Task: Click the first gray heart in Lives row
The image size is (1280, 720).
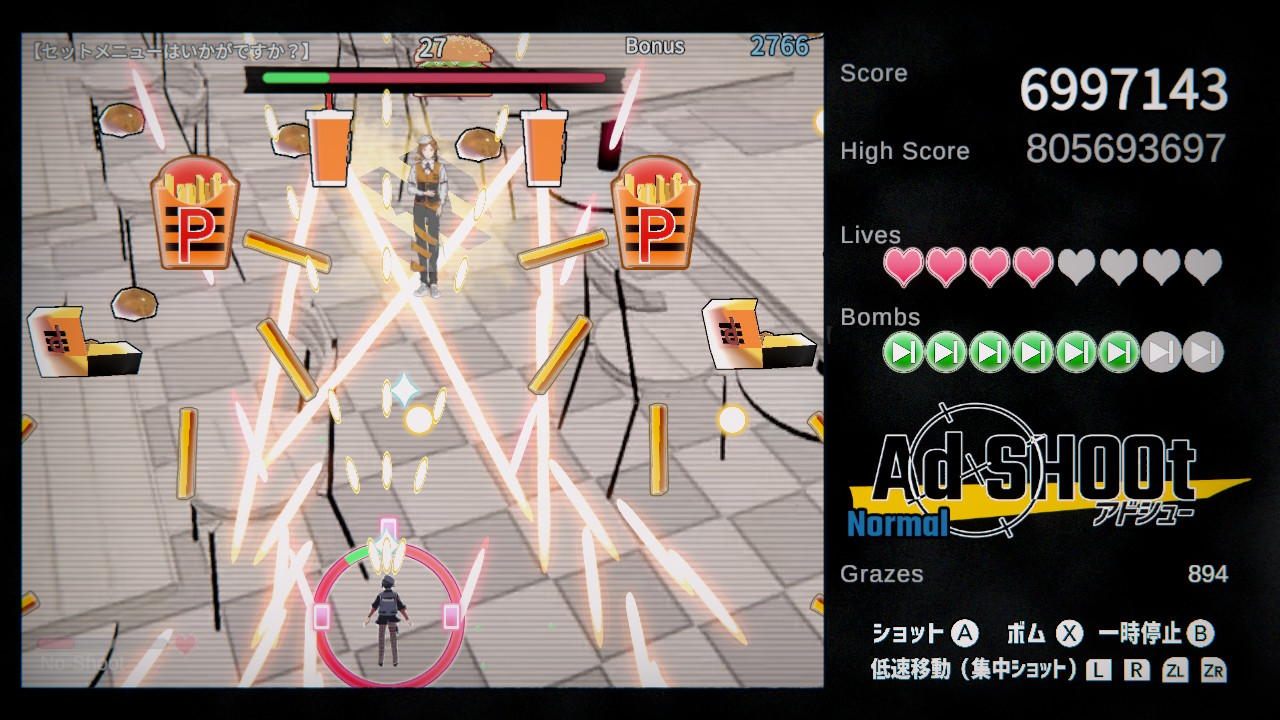Action: 1075,267
